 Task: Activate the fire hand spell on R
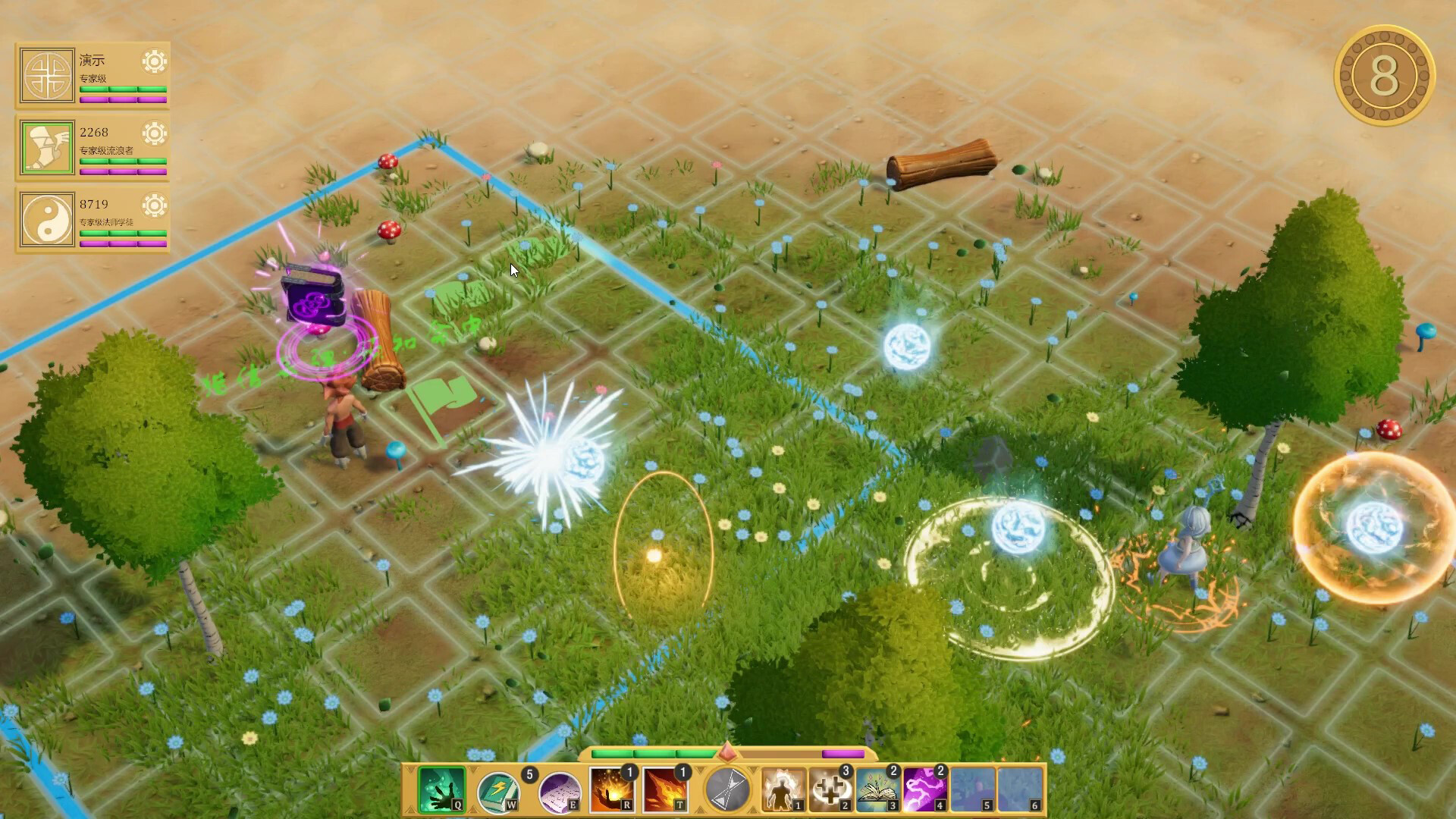click(x=611, y=789)
